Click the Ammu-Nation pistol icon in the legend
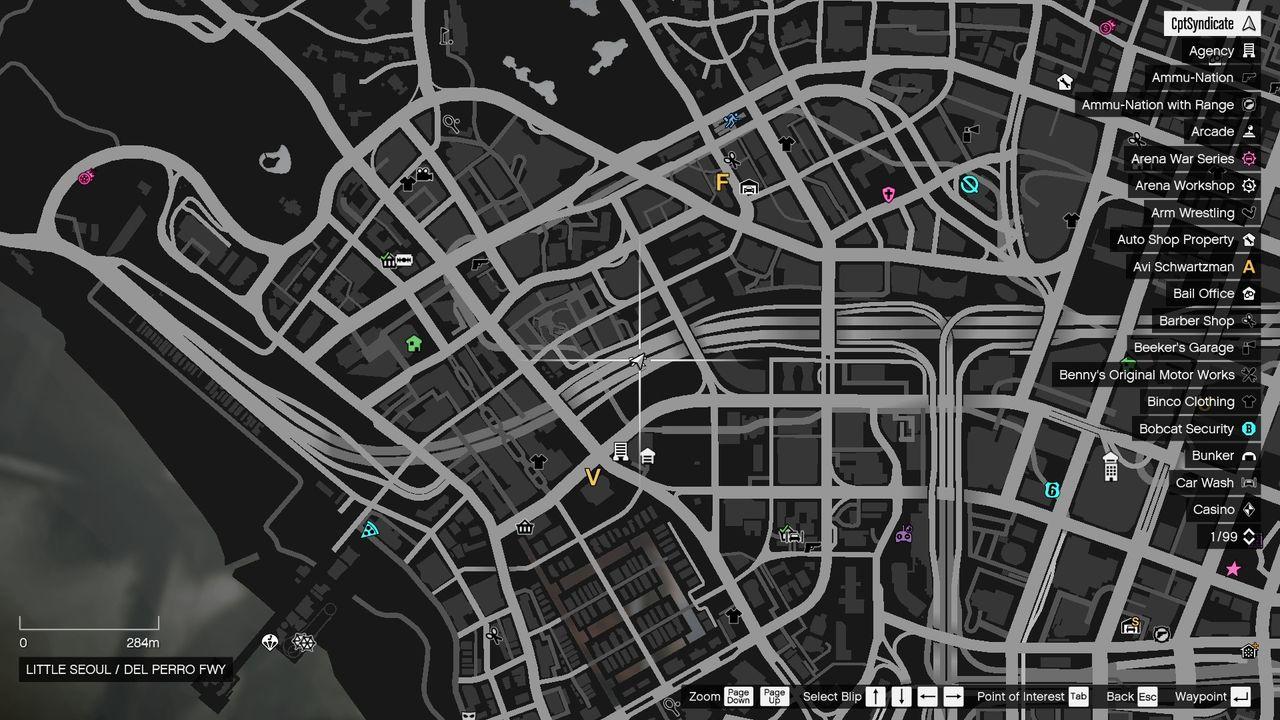The width and height of the screenshot is (1280, 720). 1247,77
